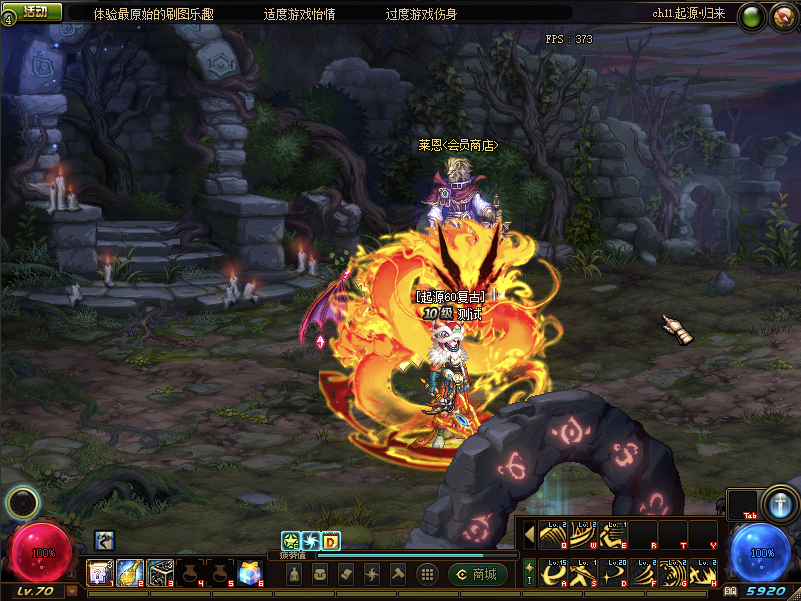Open the inventory bag icon

pos(320,574)
